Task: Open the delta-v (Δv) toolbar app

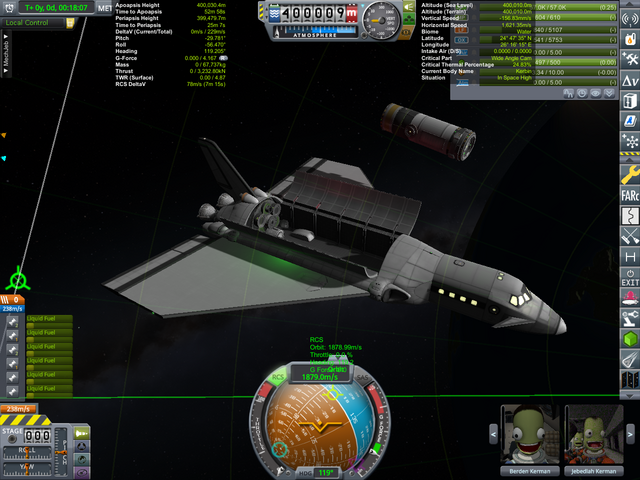Action: pyautogui.click(x=630, y=79)
